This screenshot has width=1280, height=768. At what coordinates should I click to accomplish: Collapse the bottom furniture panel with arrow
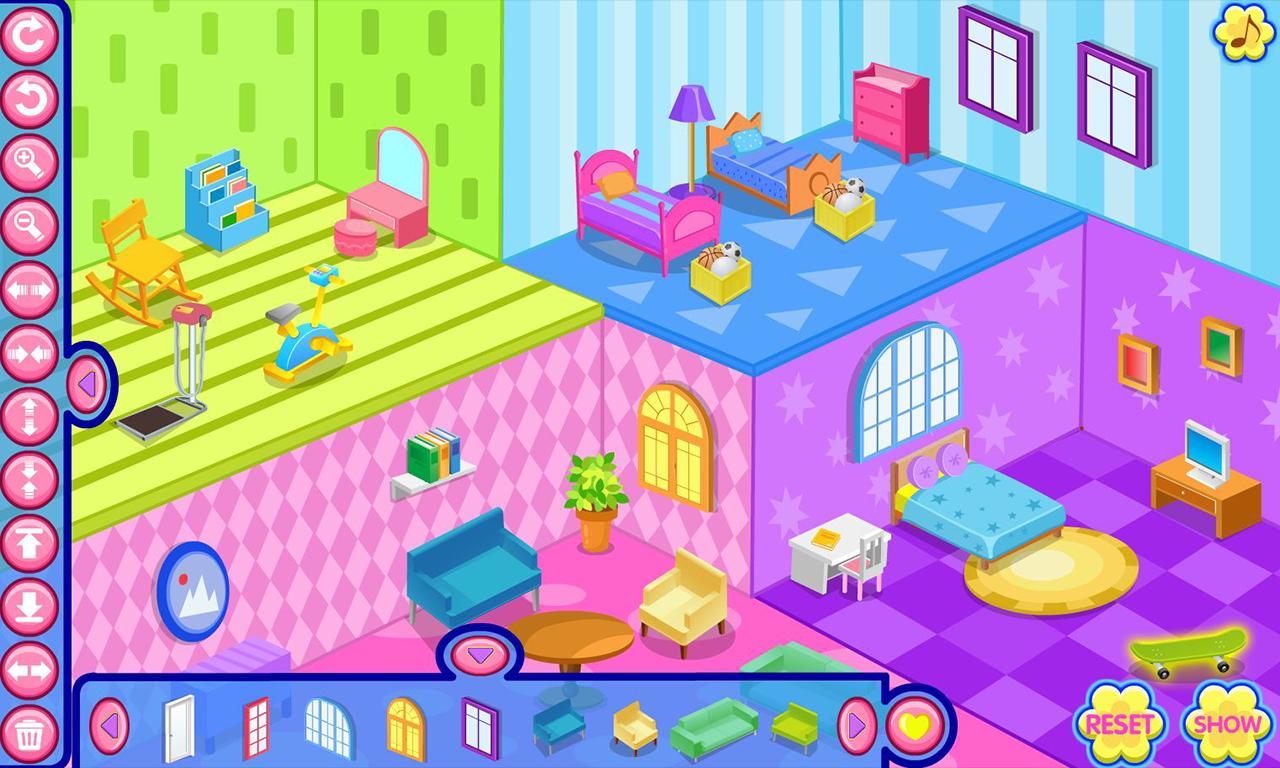pyautogui.click(x=479, y=653)
